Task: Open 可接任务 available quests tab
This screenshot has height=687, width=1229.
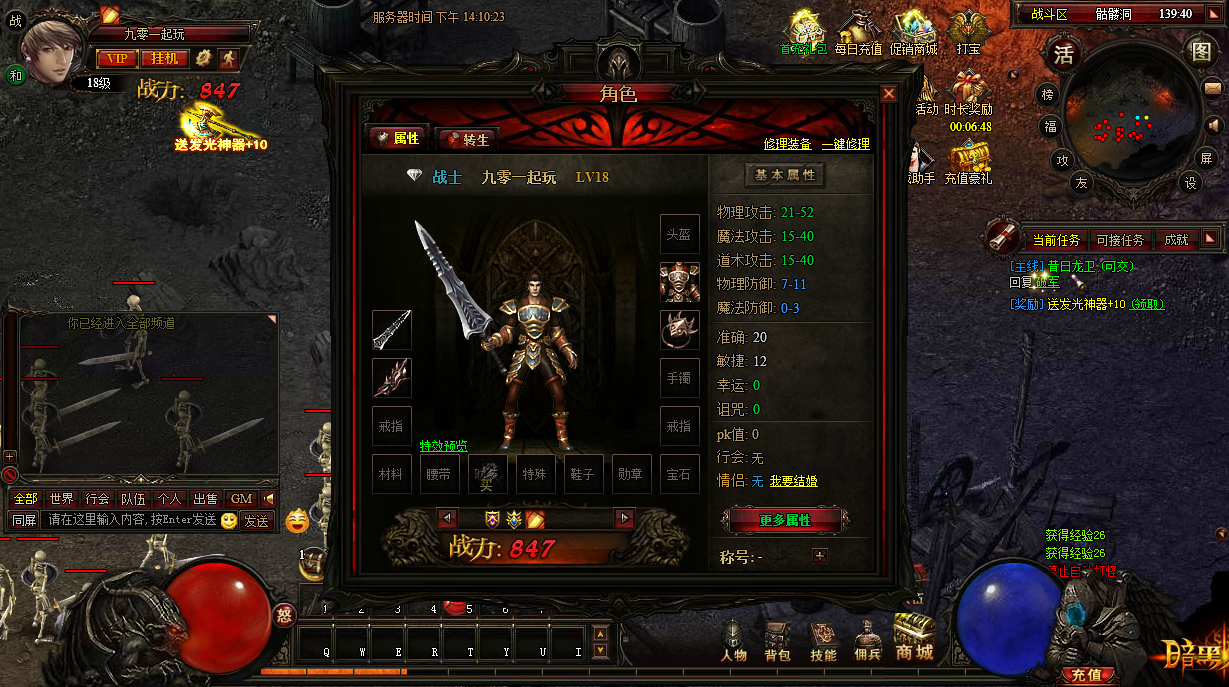Action: pyautogui.click(x=1119, y=240)
